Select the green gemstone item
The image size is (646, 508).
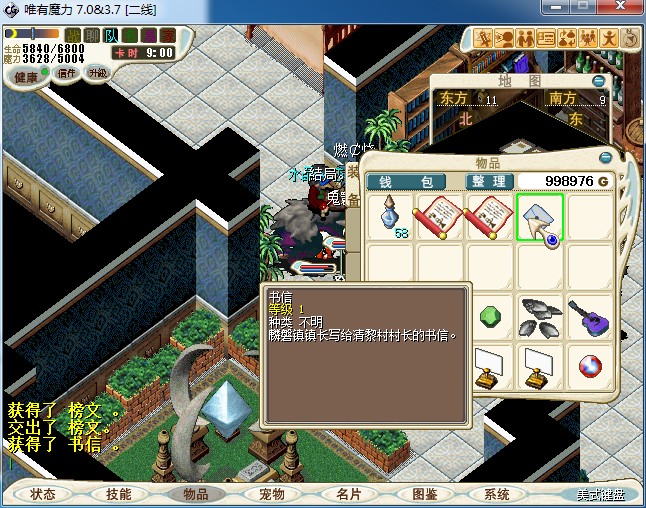tap(490, 315)
